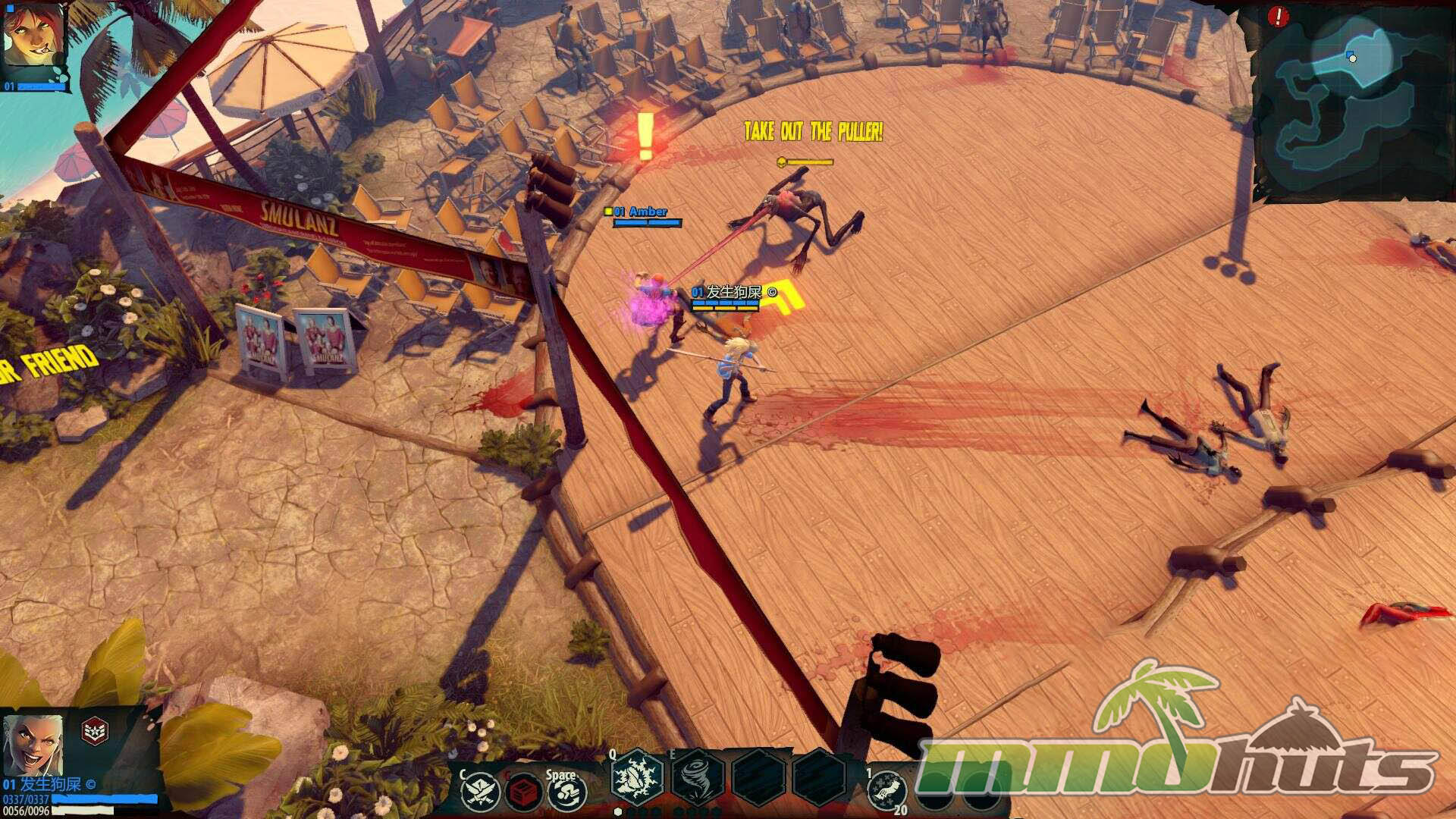Click the red exclamation alert on minimap
The width and height of the screenshot is (1456, 819).
click(1279, 15)
